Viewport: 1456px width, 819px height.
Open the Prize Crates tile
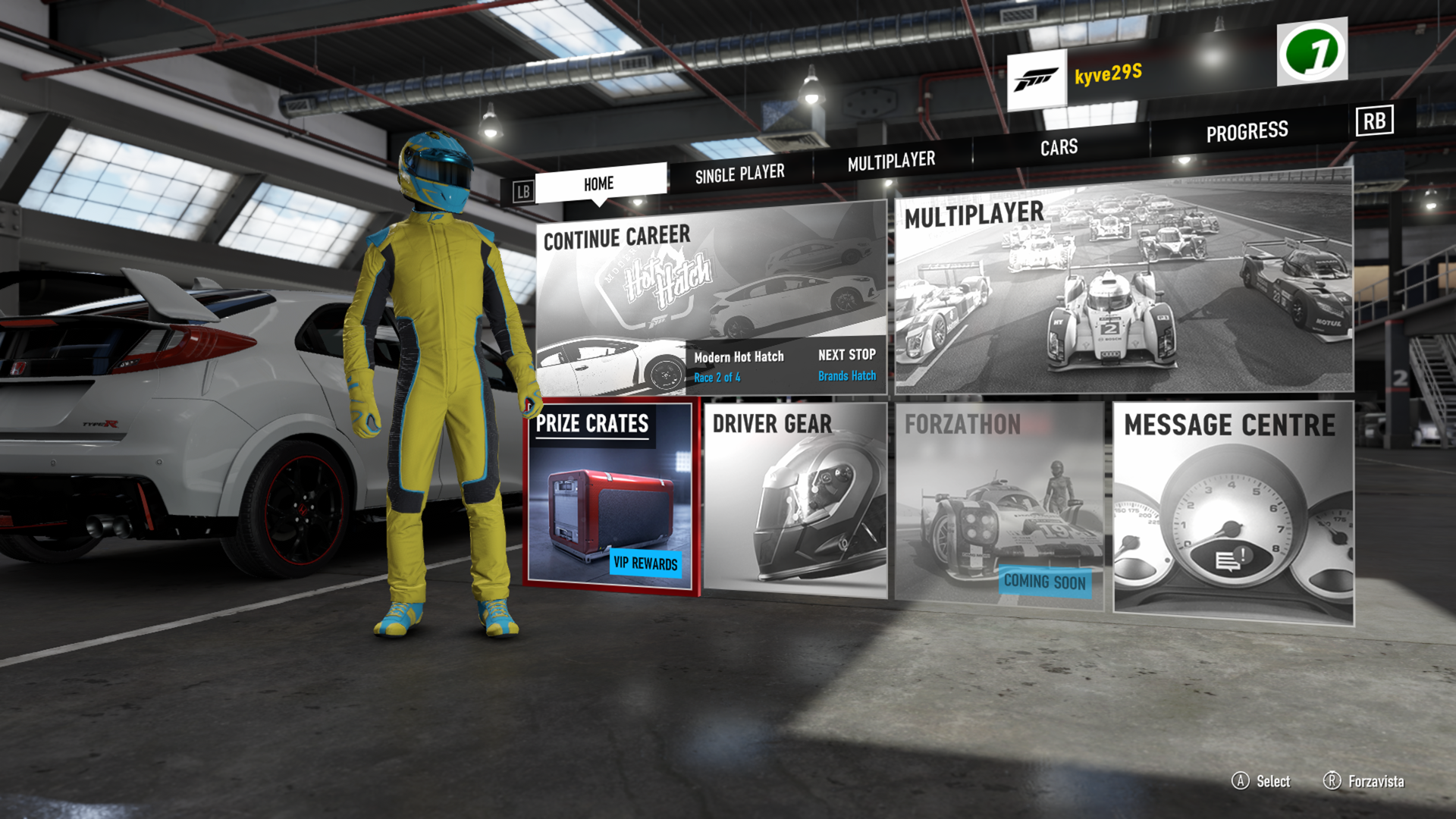tap(610, 497)
